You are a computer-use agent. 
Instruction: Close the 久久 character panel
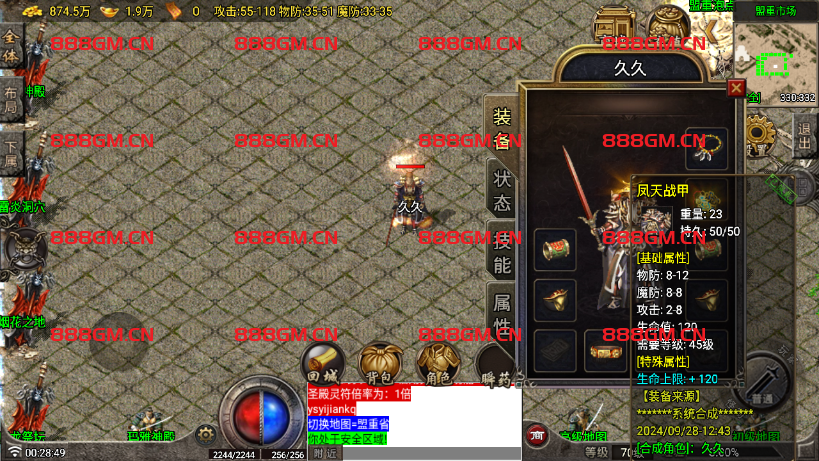(x=736, y=88)
